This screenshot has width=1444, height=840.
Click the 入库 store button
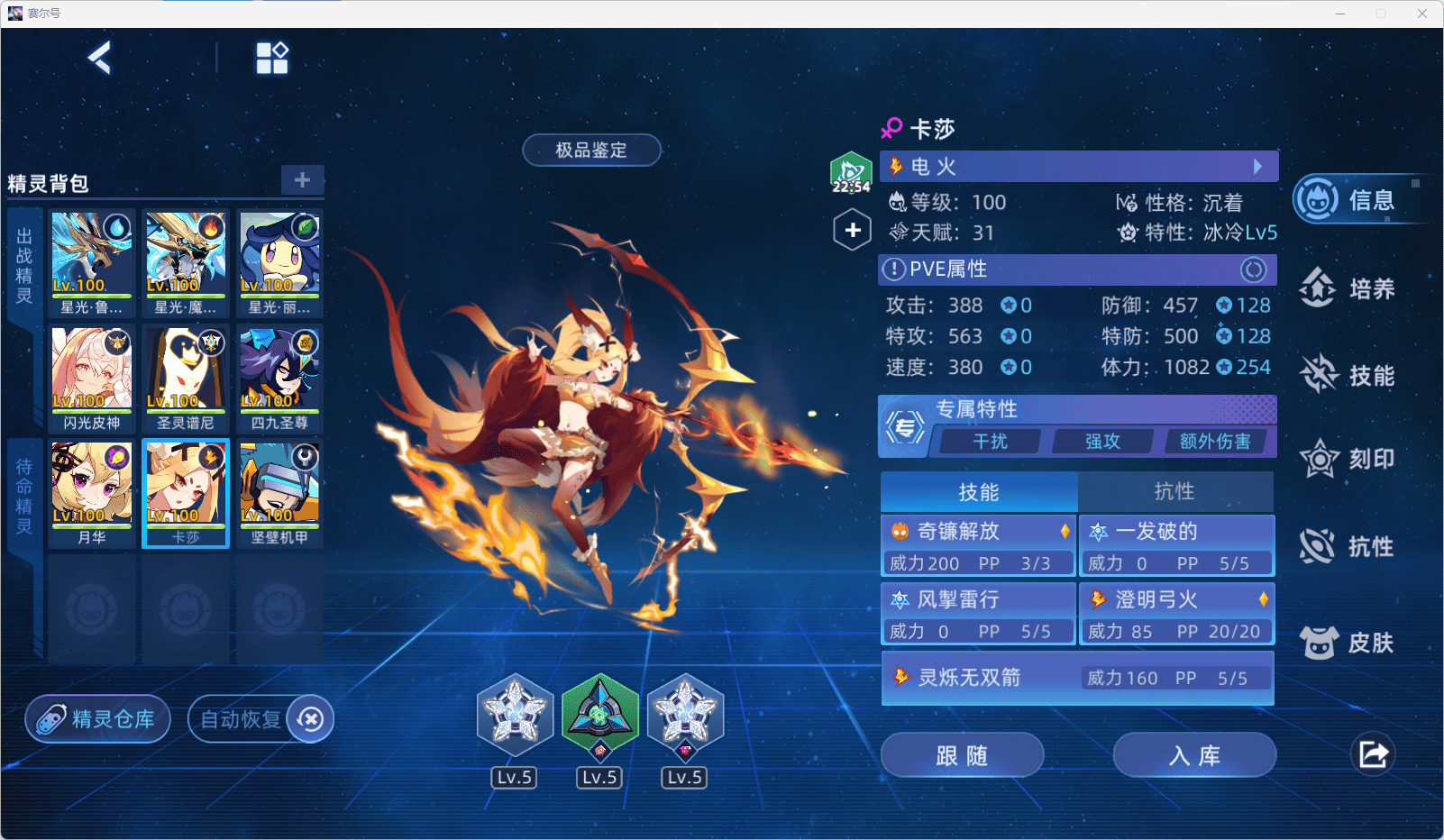click(1194, 755)
